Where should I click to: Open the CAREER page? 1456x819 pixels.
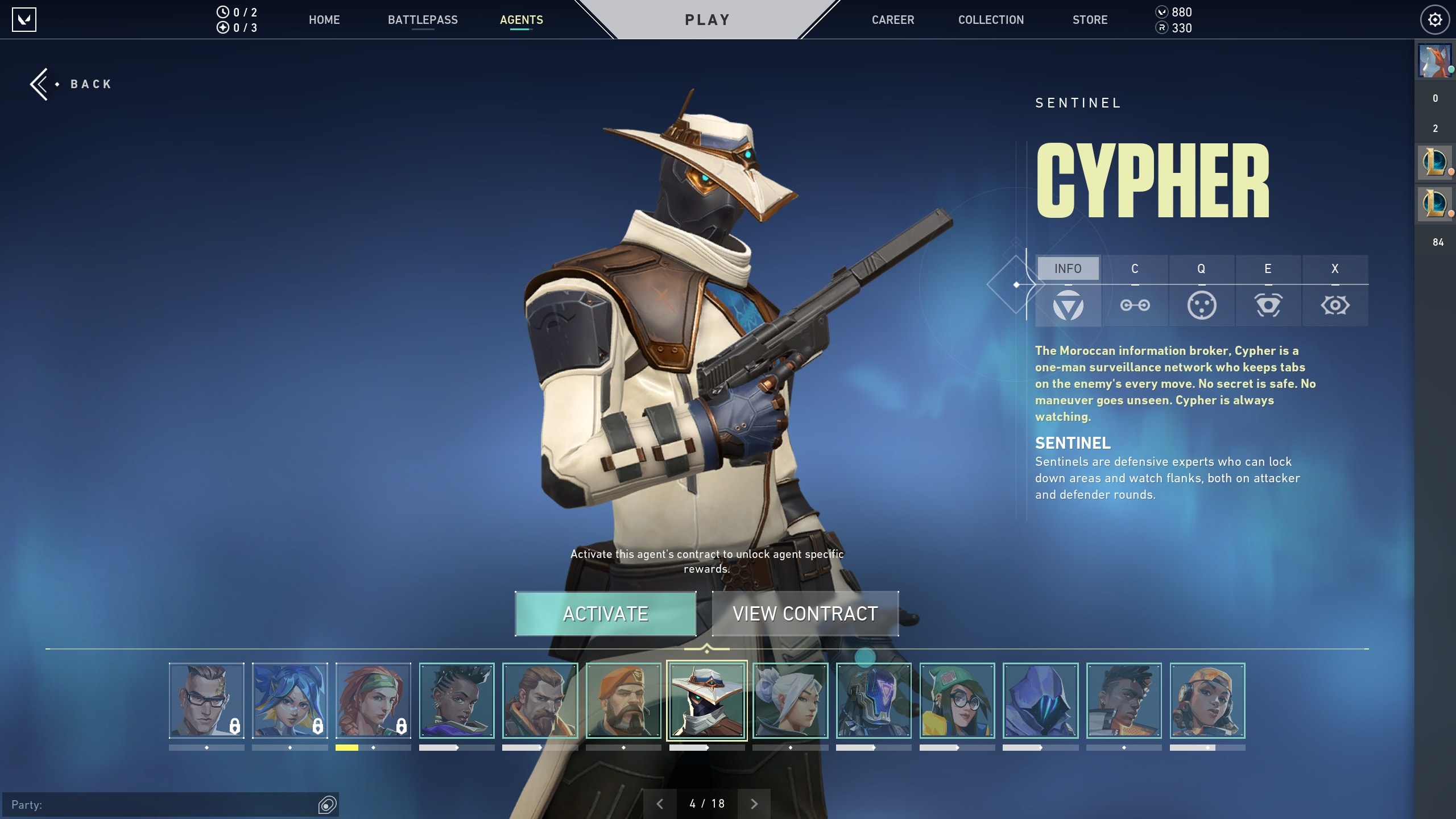pyautogui.click(x=893, y=20)
